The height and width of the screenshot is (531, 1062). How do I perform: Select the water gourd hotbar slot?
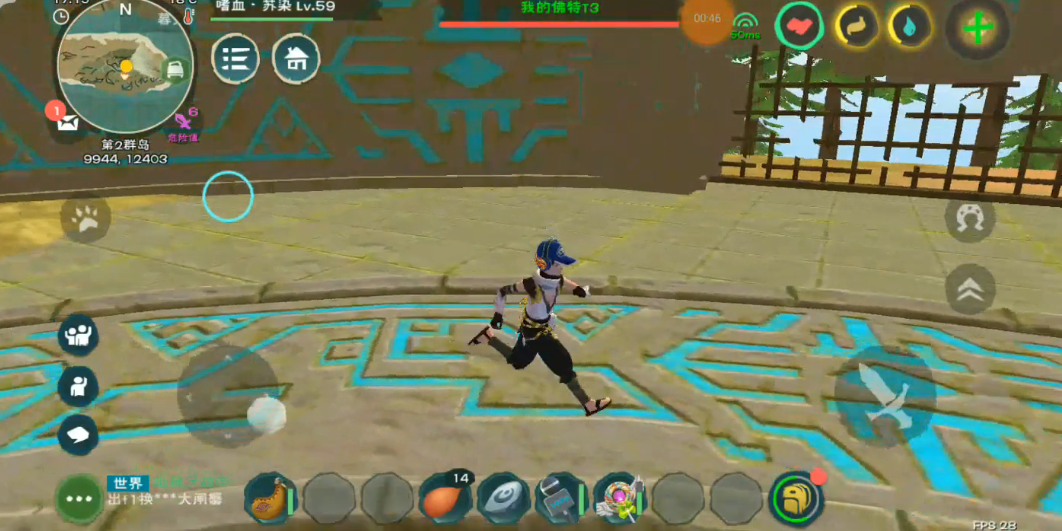coord(271,497)
